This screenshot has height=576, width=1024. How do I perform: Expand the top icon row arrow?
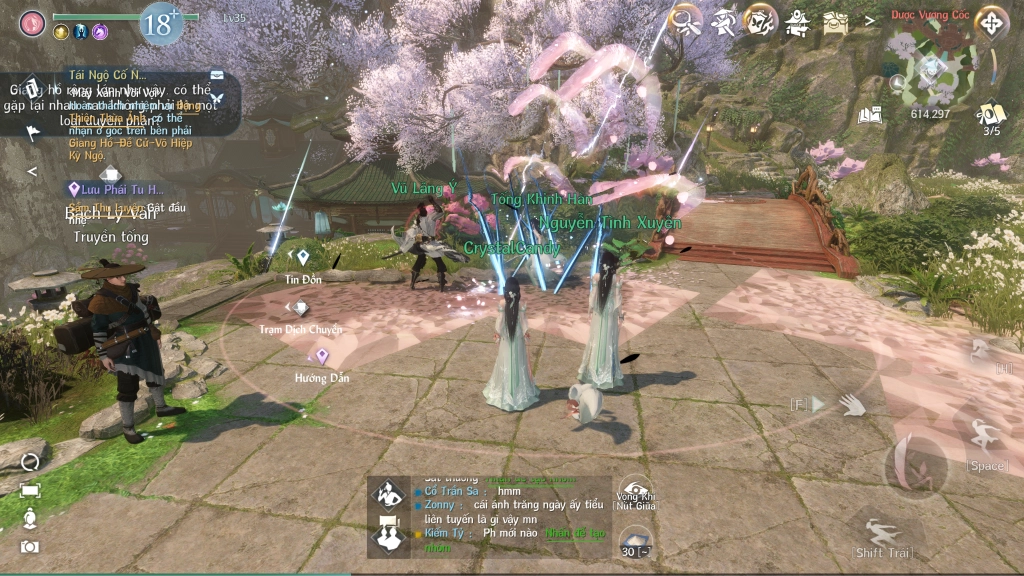tap(870, 19)
